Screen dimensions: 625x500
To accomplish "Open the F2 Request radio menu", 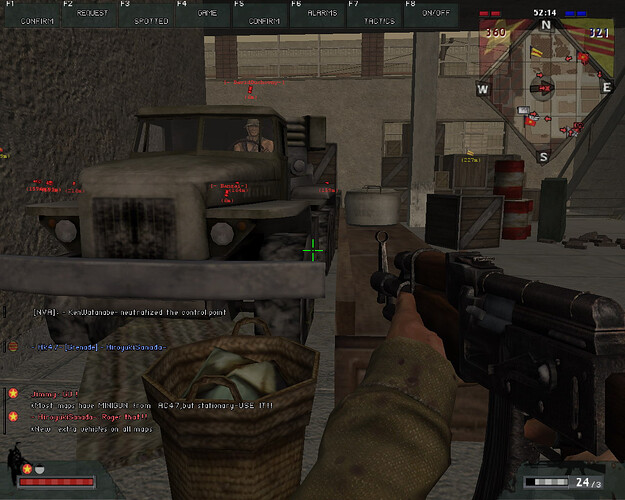I will [x=92, y=13].
